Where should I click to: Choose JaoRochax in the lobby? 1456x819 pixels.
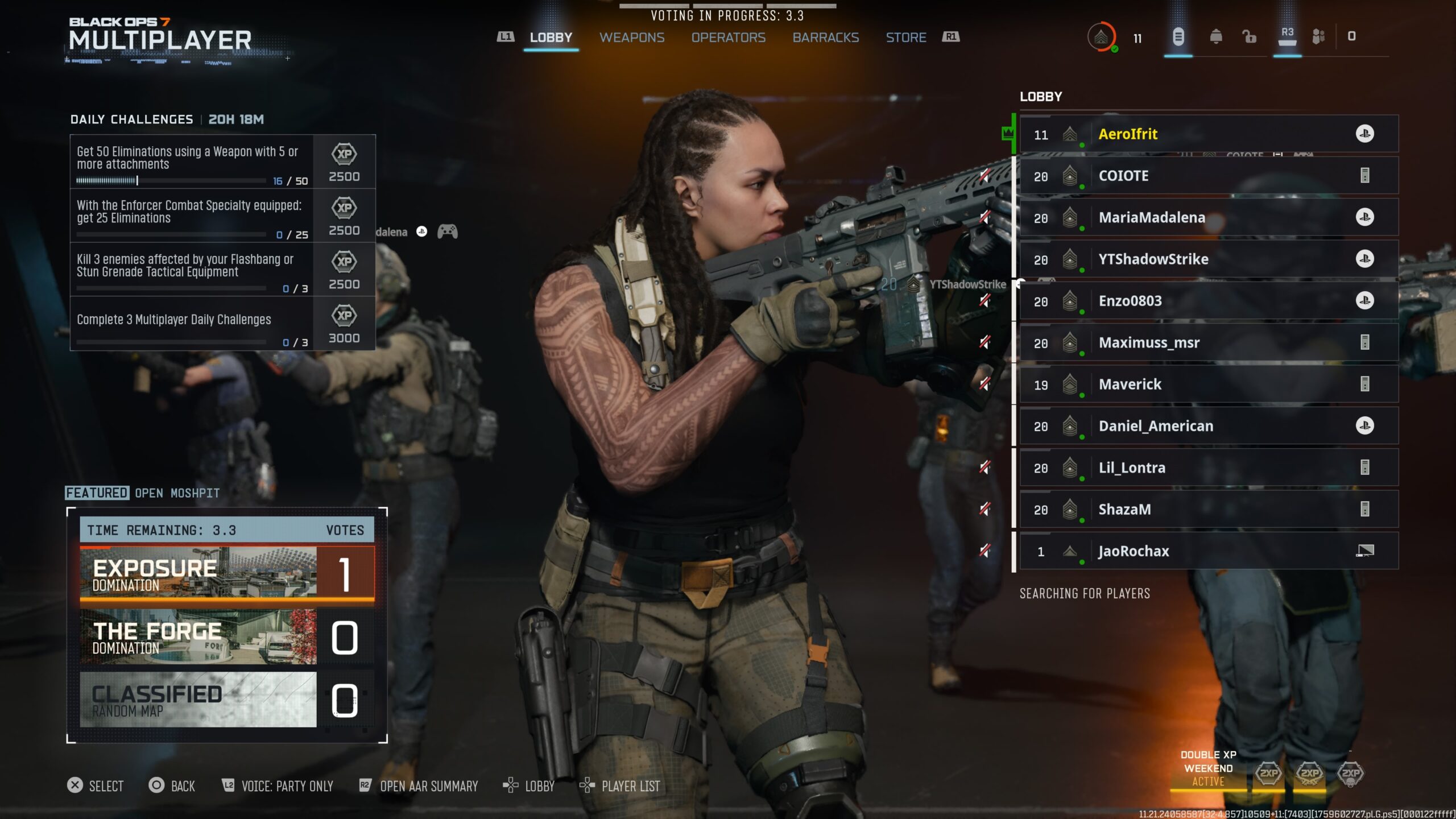[1208, 551]
